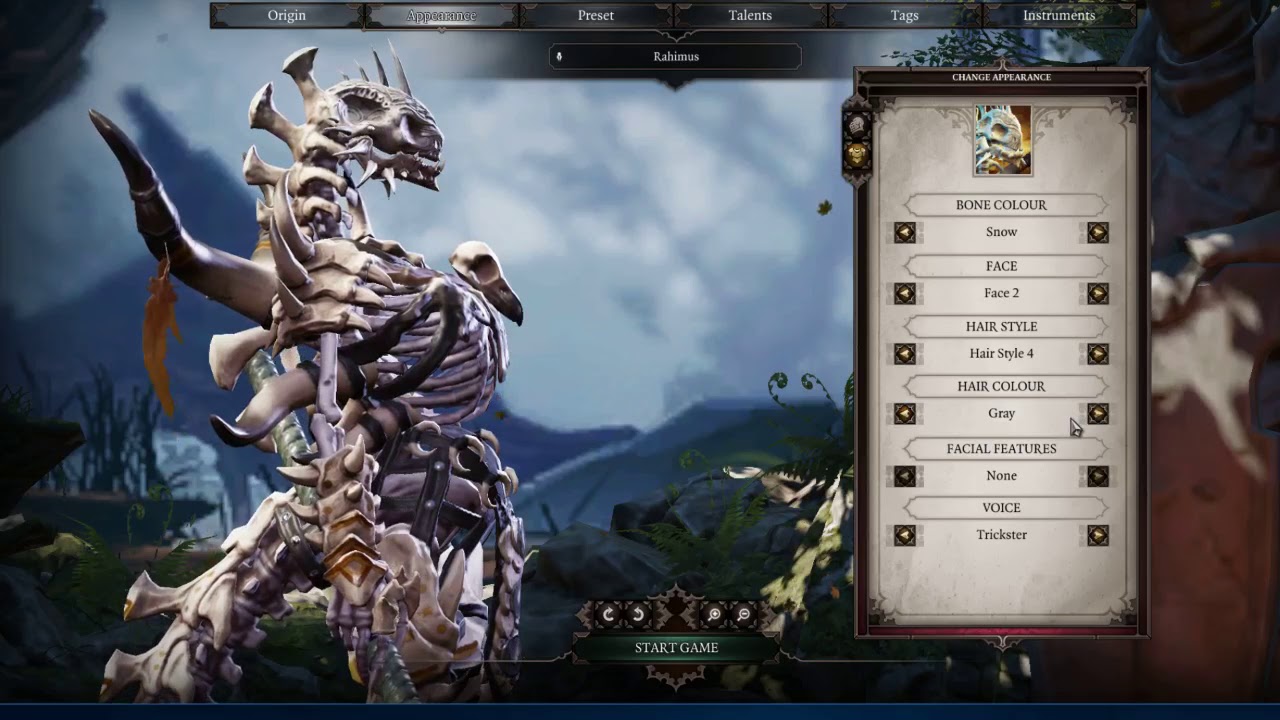Choose the next Bone Colour option
The width and height of the screenshot is (1280, 720).
(1097, 233)
